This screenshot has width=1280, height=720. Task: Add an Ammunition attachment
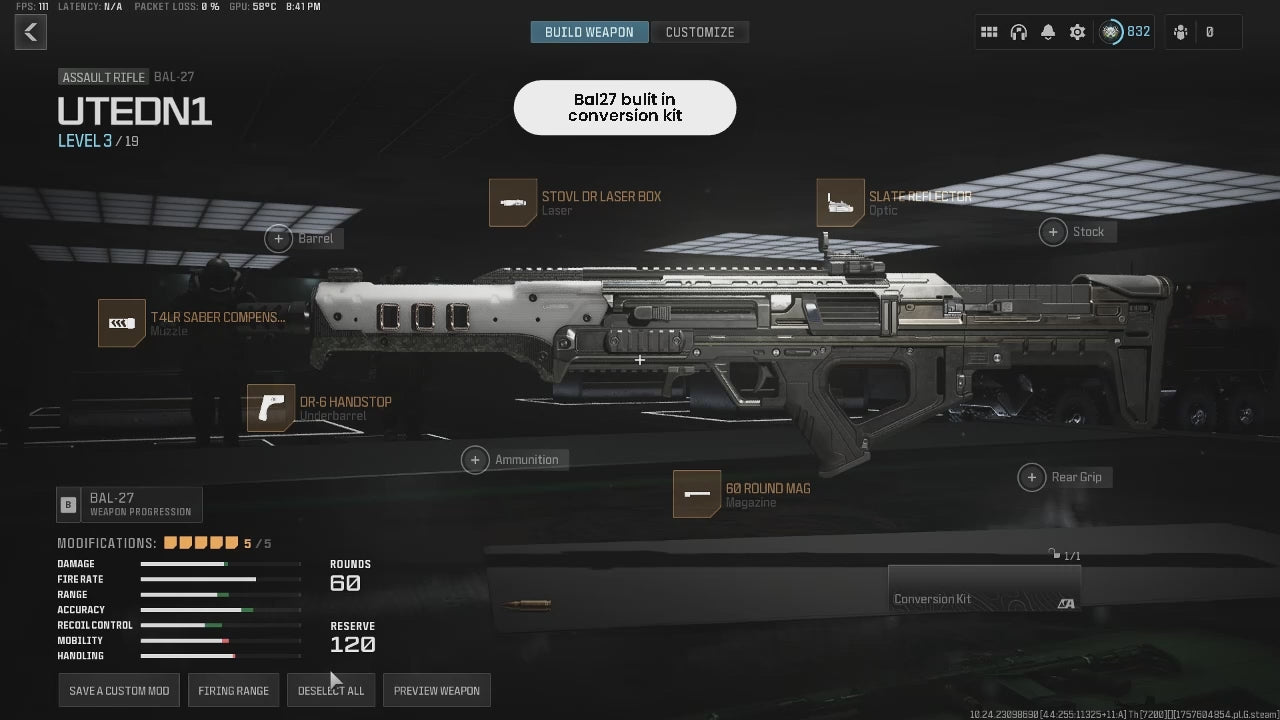pyautogui.click(x=476, y=459)
